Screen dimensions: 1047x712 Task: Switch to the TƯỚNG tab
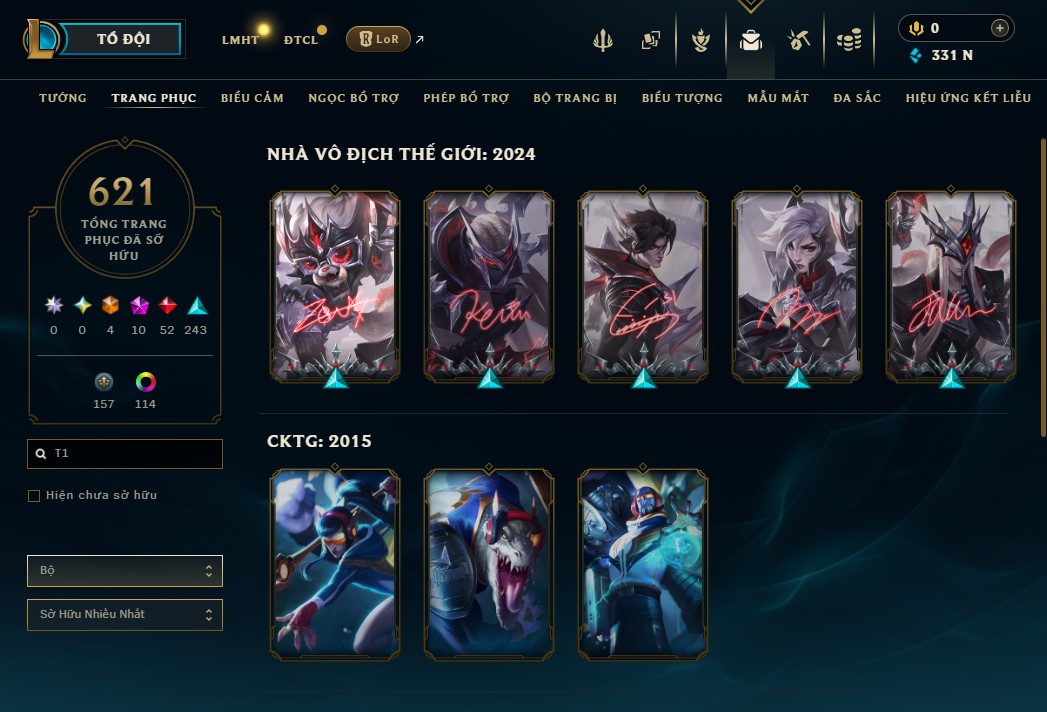[63, 98]
